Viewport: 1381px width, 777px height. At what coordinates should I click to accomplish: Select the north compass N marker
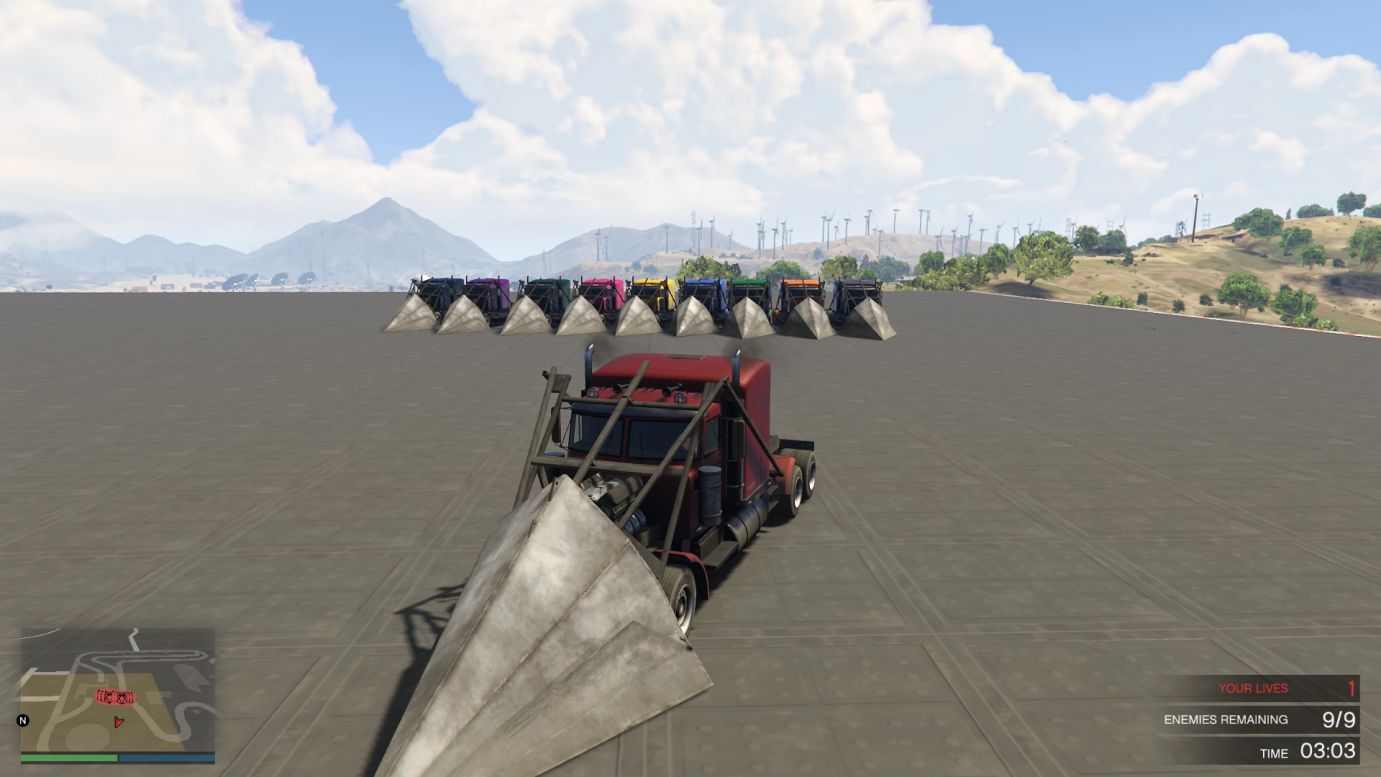23,720
